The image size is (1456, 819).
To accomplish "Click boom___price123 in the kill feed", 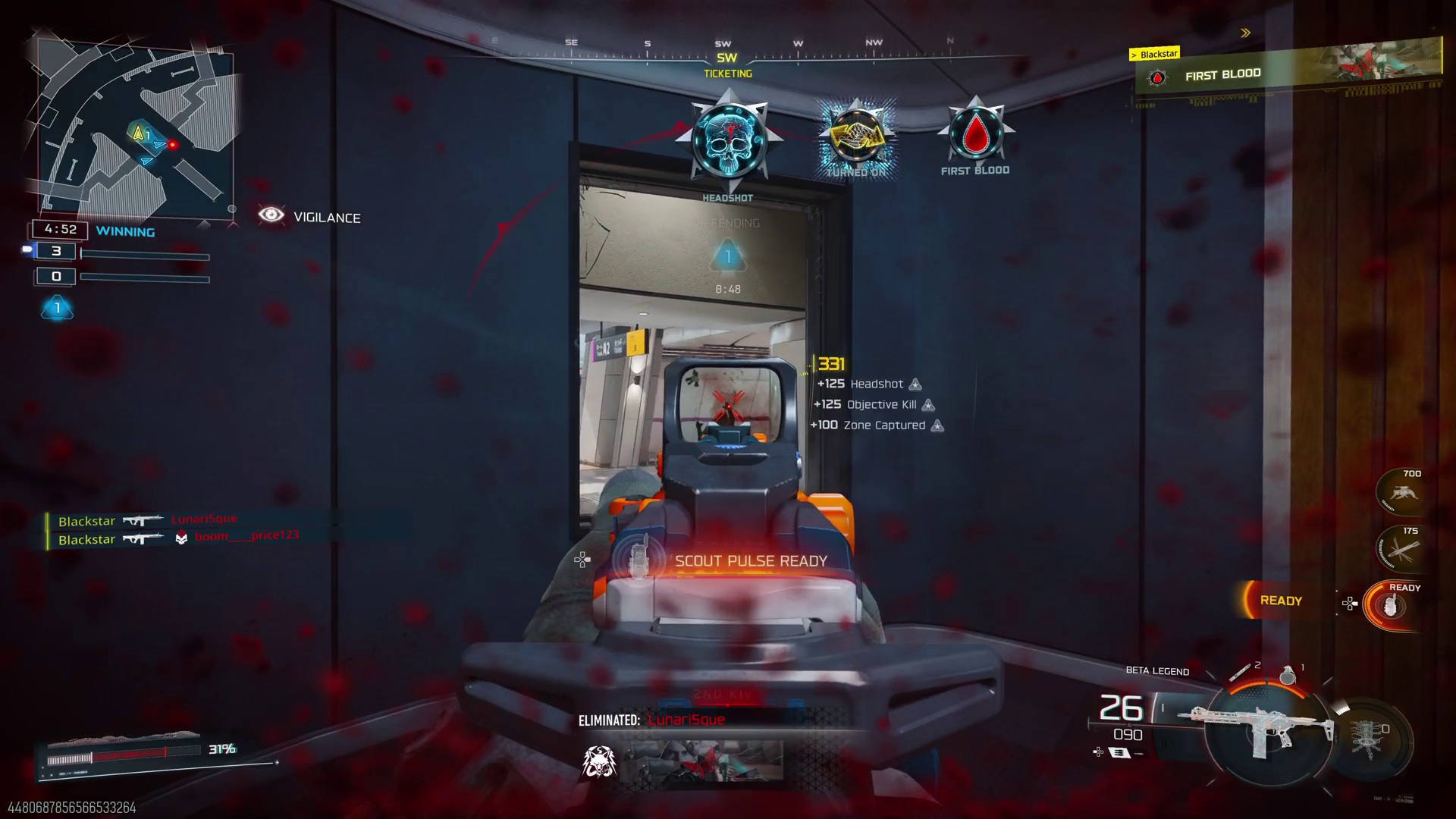I will 246,535.
